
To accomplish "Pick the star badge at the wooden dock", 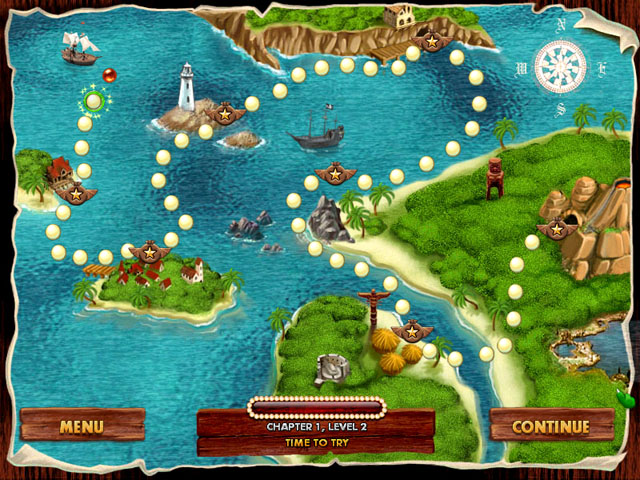I will [x=432, y=41].
